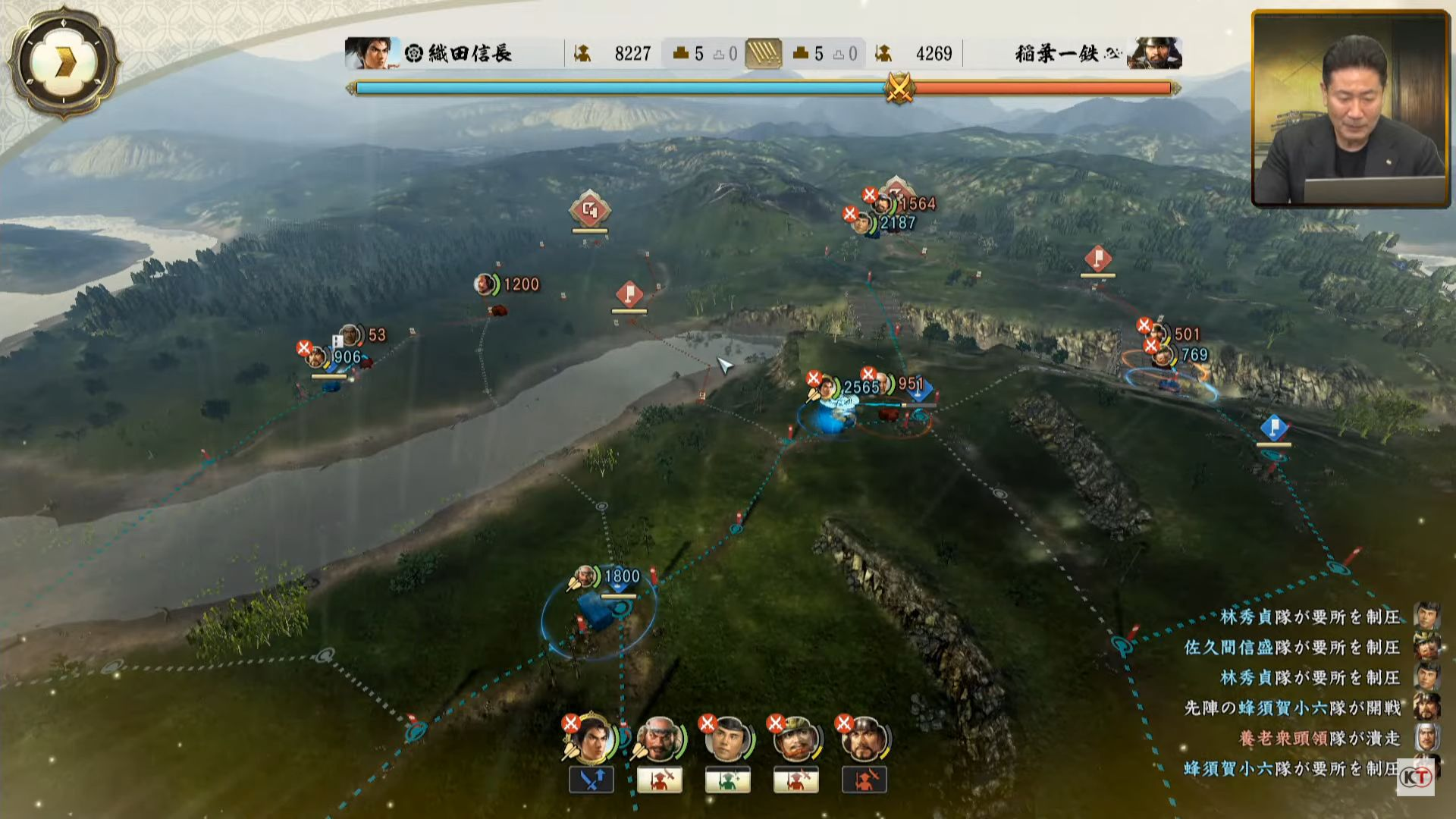
Task: Select the camouflage-helmet officer portrait
Action: point(795,738)
